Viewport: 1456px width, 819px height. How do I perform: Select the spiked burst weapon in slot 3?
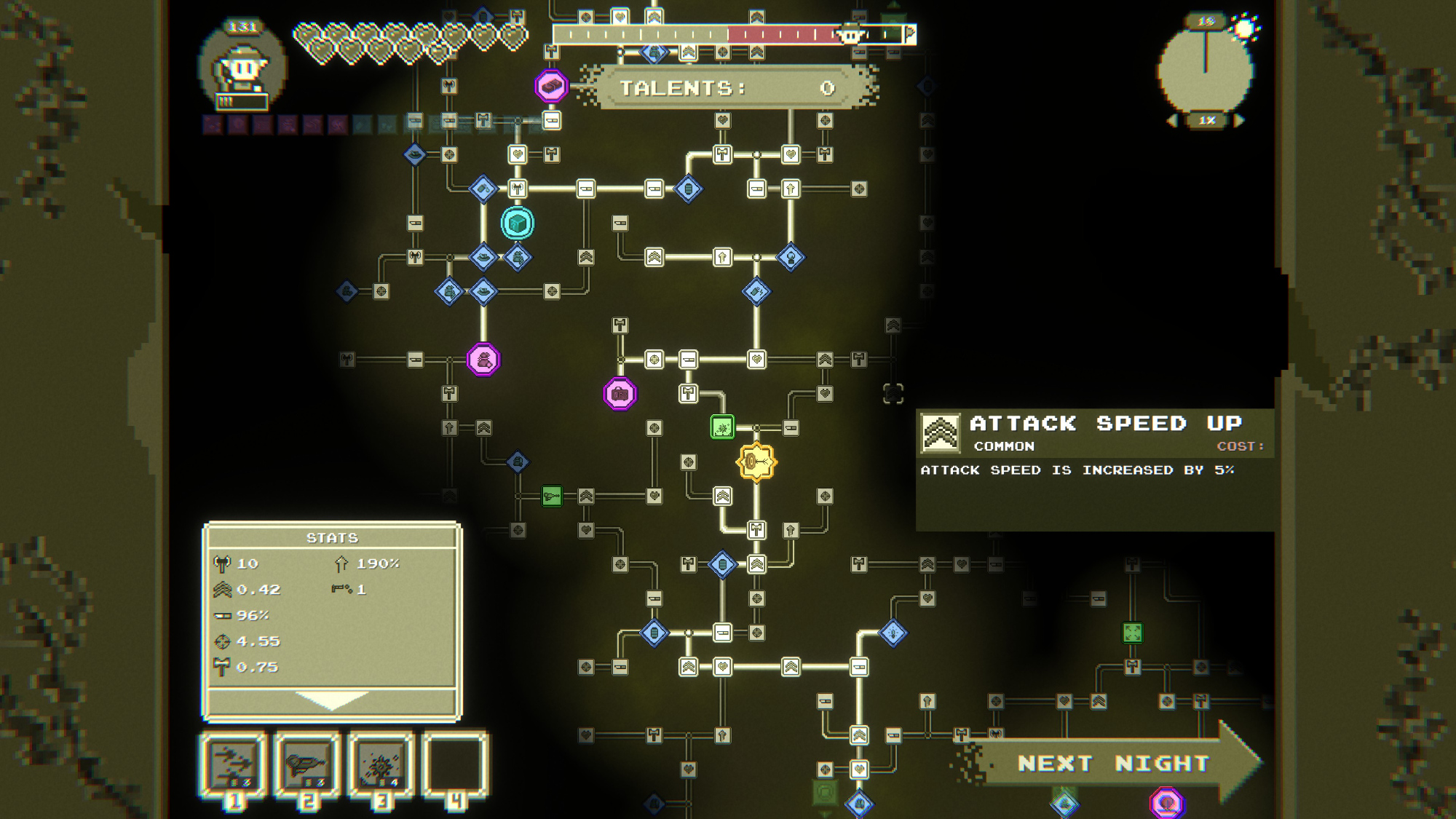[x=381, y=764]
